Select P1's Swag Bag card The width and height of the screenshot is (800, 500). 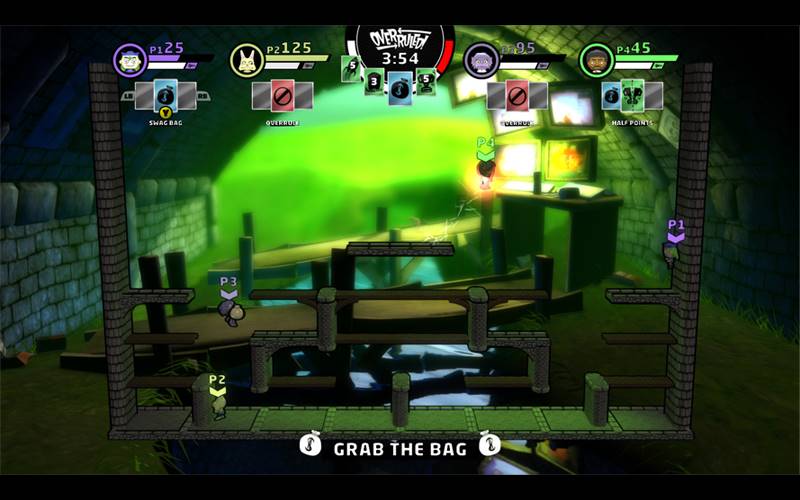[166, 96]
